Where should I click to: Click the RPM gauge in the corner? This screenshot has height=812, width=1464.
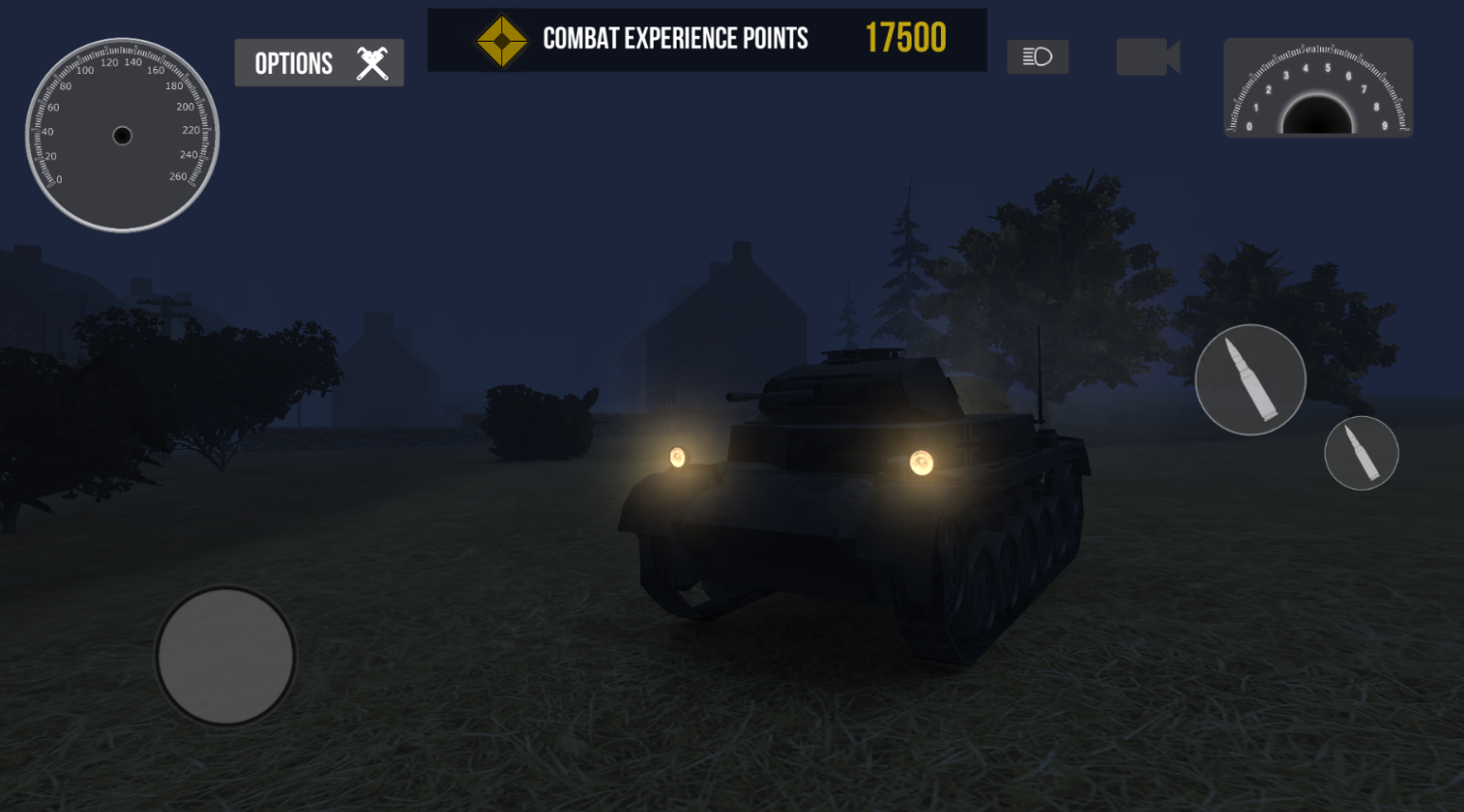1317,88
